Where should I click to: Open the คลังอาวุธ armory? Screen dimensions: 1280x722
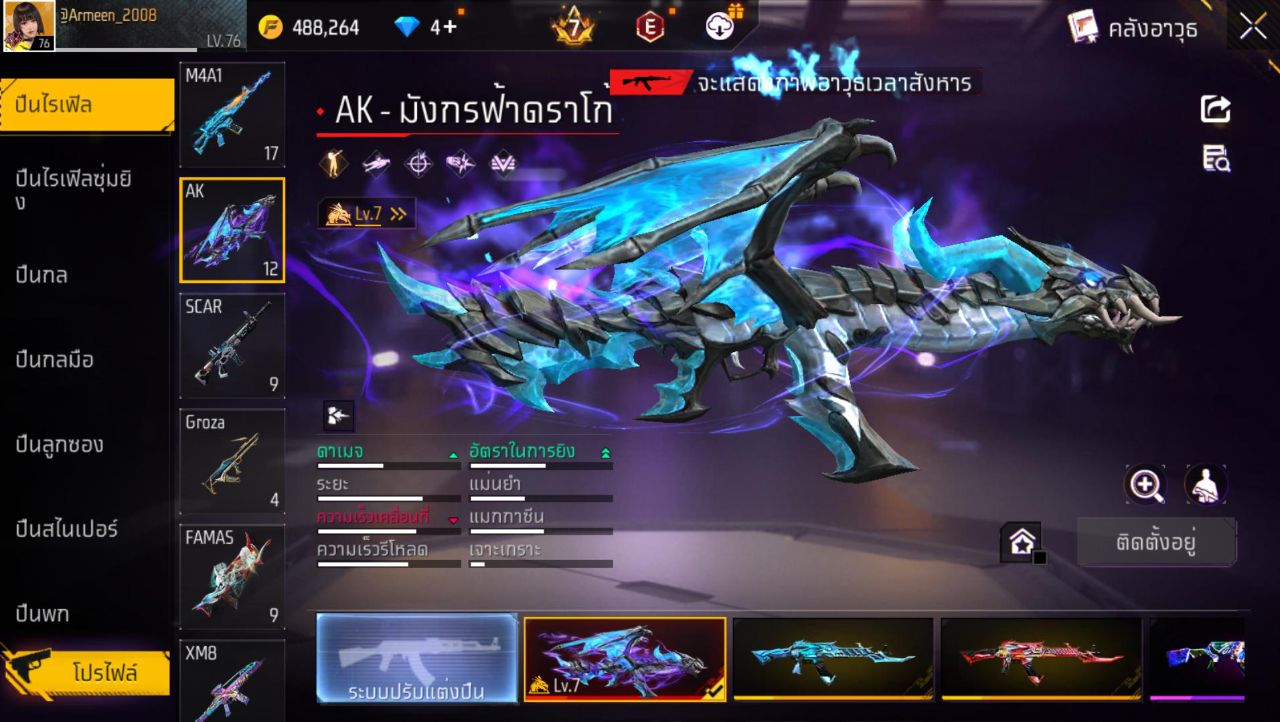1133,27
